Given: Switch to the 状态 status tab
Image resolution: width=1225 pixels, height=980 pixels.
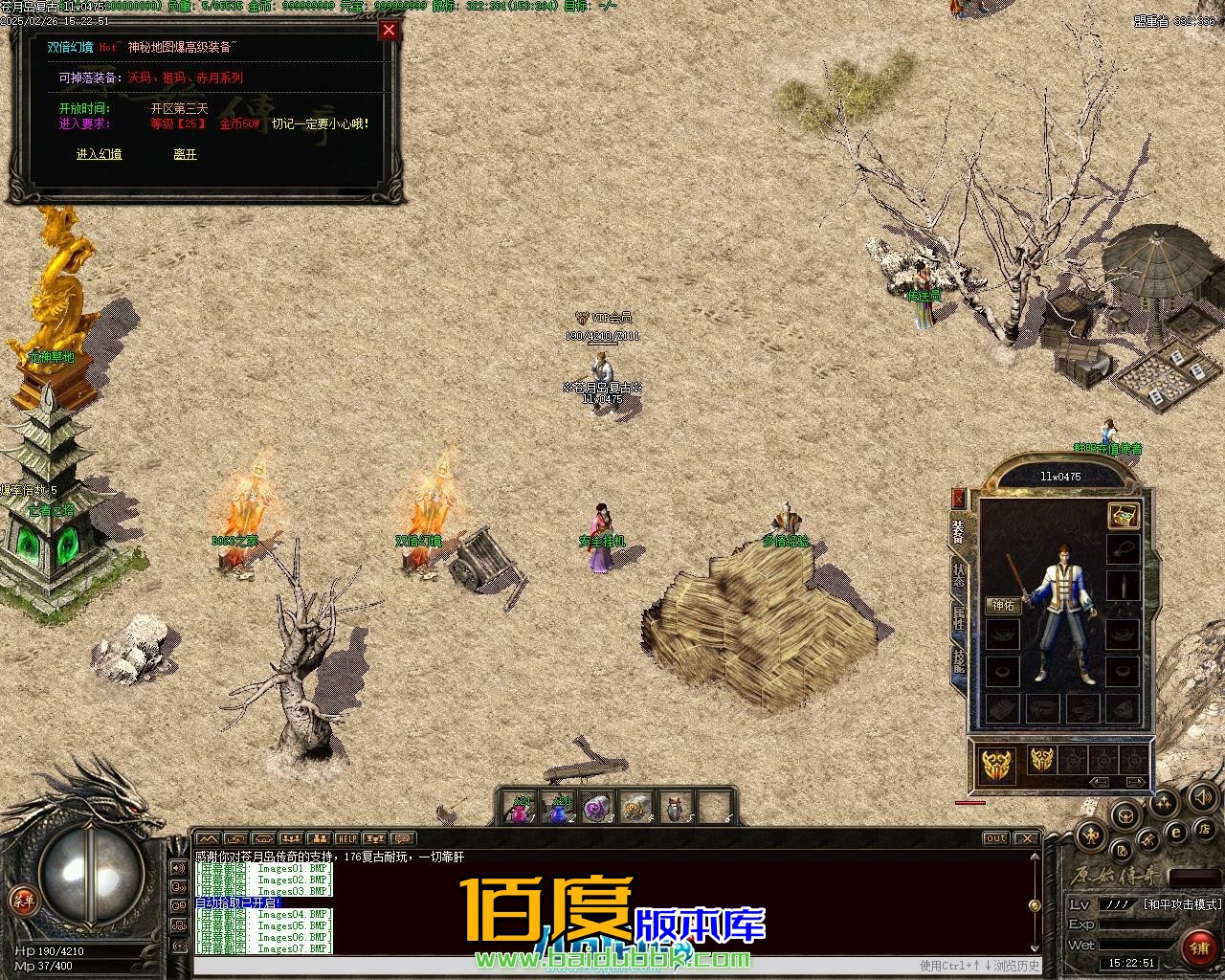Looking at the screenshot, I should (x=958, y=574).
